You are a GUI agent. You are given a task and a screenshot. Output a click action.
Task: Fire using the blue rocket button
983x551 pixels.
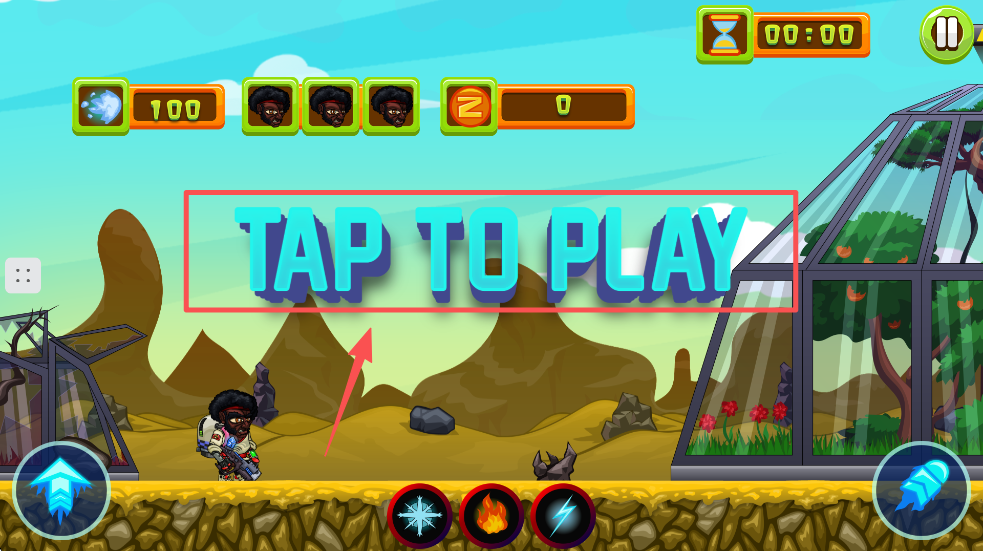coord(921,490)
